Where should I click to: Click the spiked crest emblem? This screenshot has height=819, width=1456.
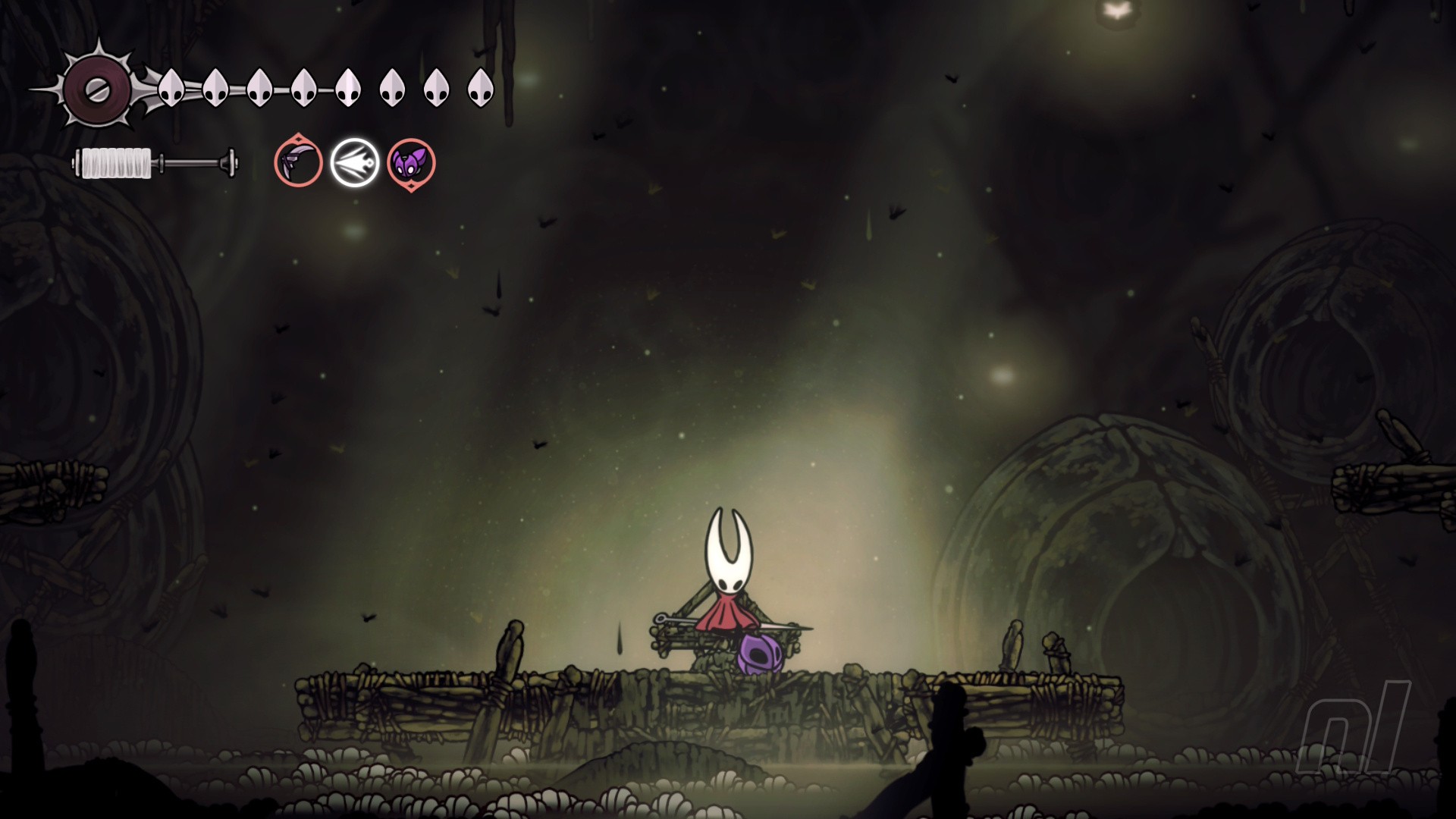(x=96, y=89)
